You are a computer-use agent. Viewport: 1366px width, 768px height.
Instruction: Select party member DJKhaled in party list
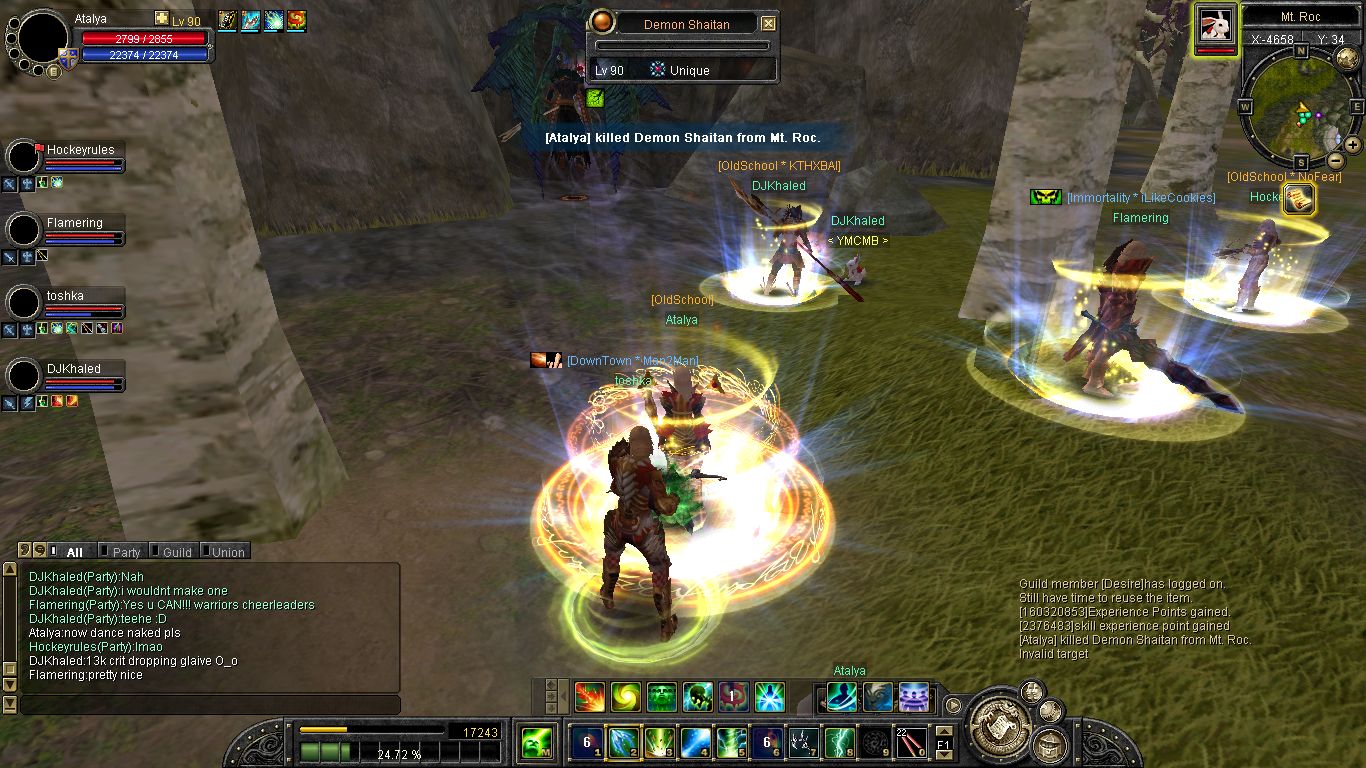[x=73, y=369]
